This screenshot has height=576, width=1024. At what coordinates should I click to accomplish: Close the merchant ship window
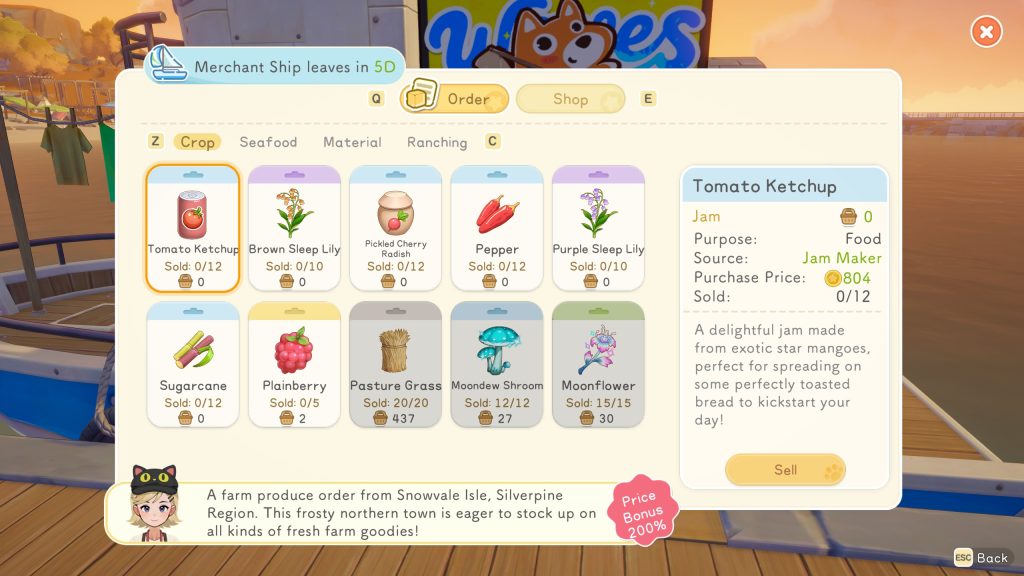(986, 32)
